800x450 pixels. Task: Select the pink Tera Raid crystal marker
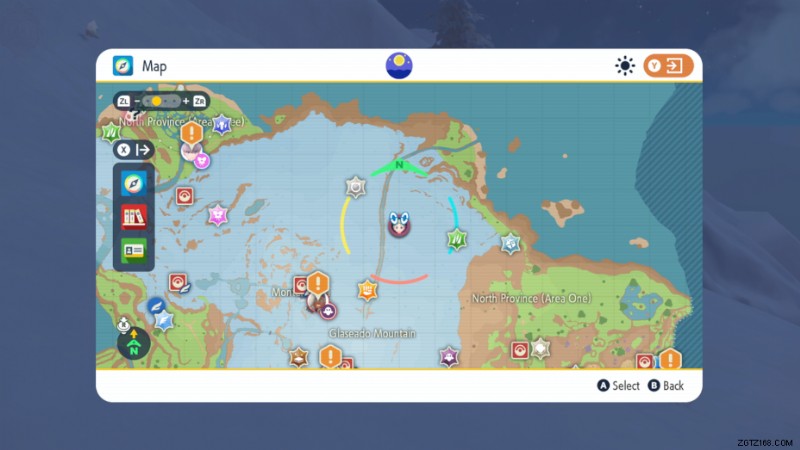(218, 215)
